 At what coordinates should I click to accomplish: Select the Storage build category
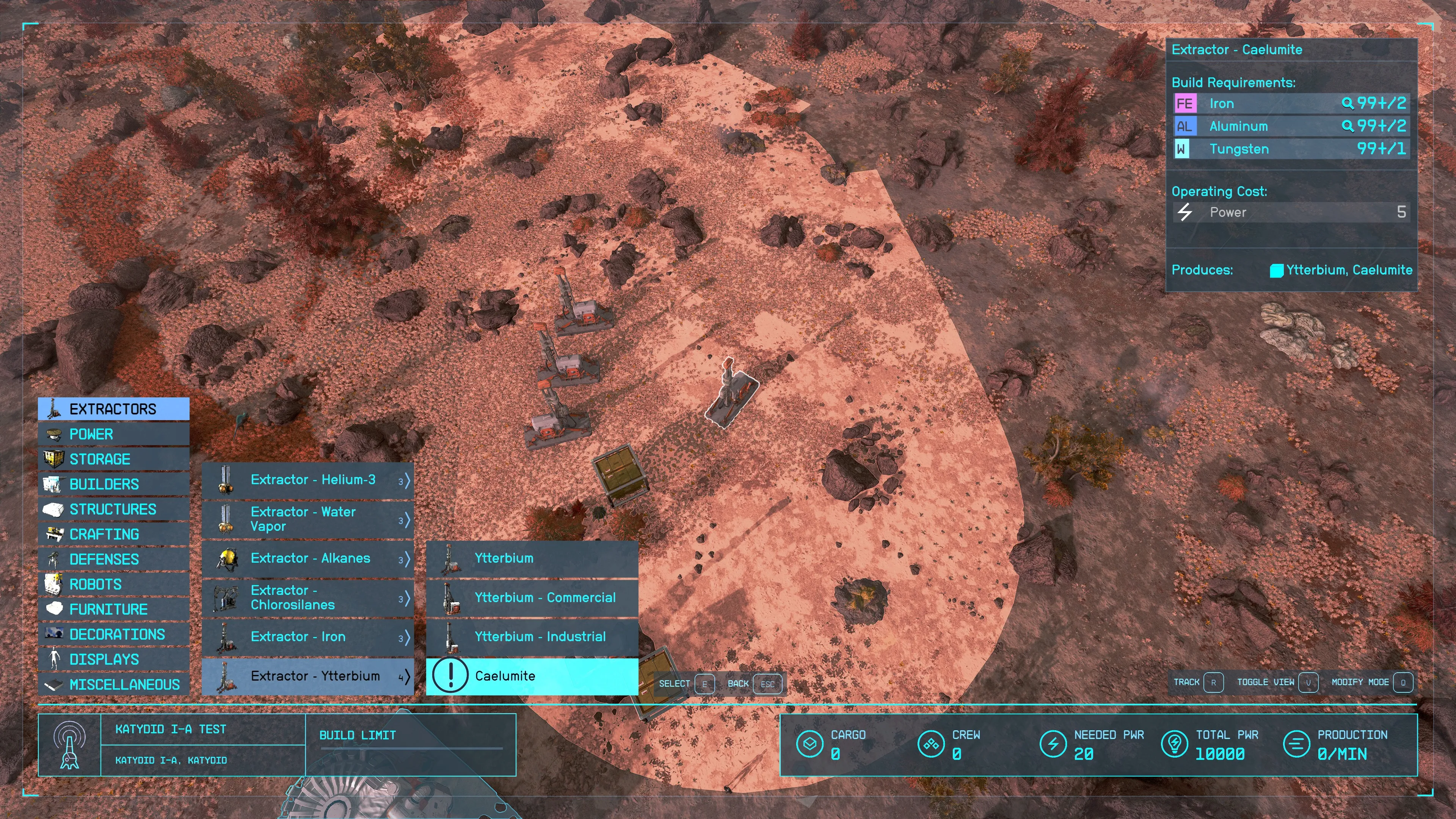113,459
